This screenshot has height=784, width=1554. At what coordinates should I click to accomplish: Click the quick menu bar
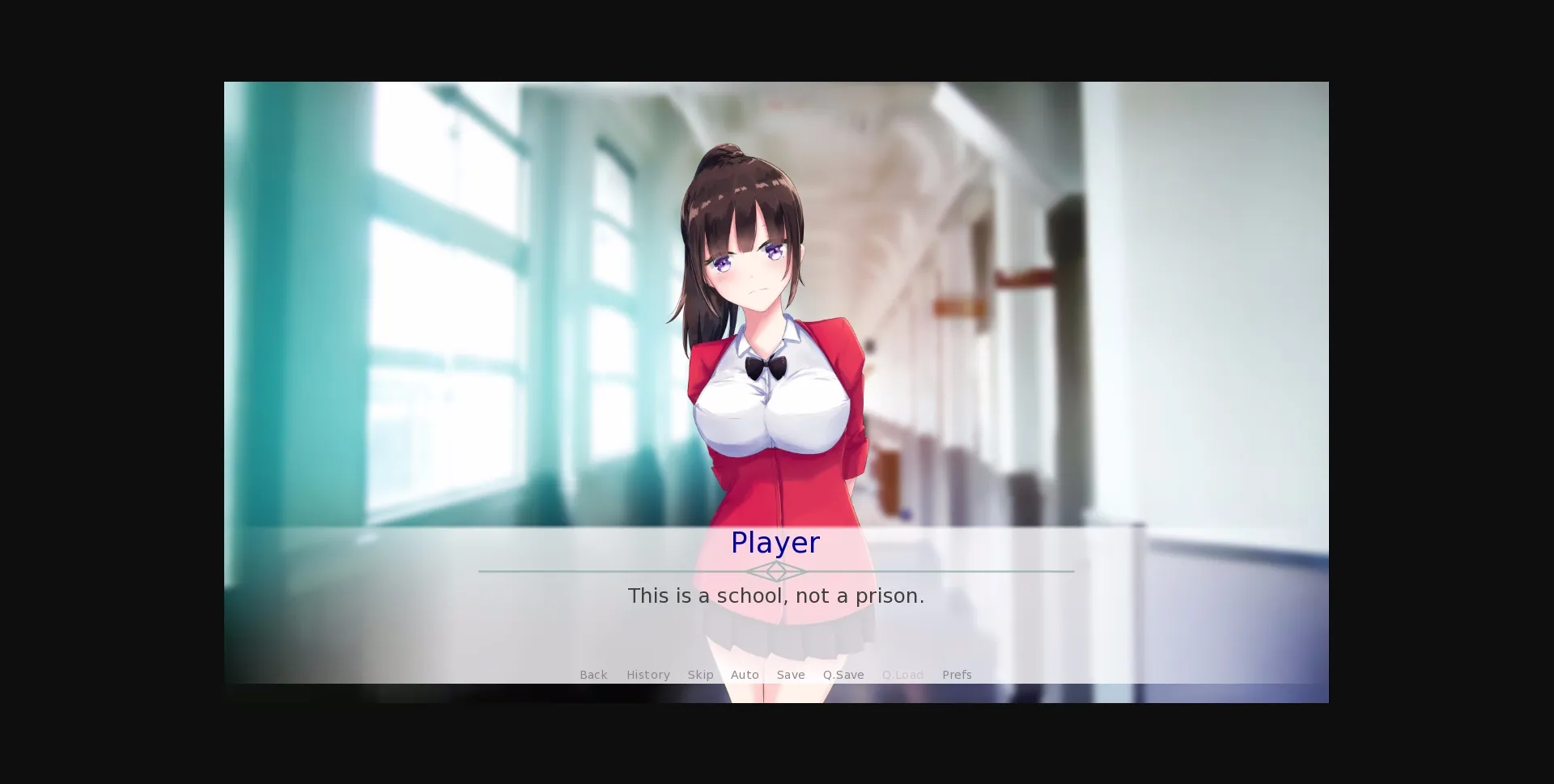click(x=775, y=675)
